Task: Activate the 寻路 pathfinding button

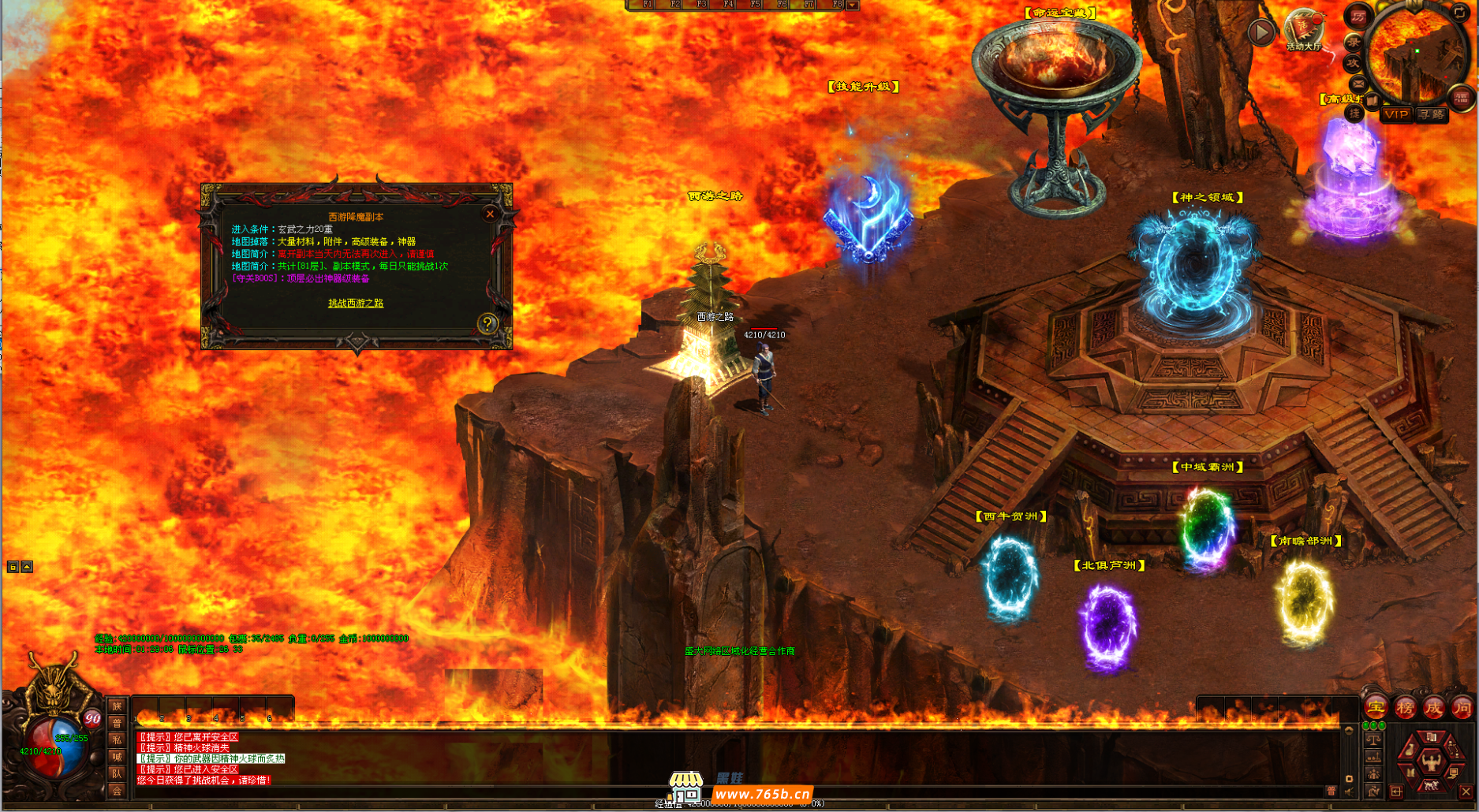Action: [x=1431, y=114]
